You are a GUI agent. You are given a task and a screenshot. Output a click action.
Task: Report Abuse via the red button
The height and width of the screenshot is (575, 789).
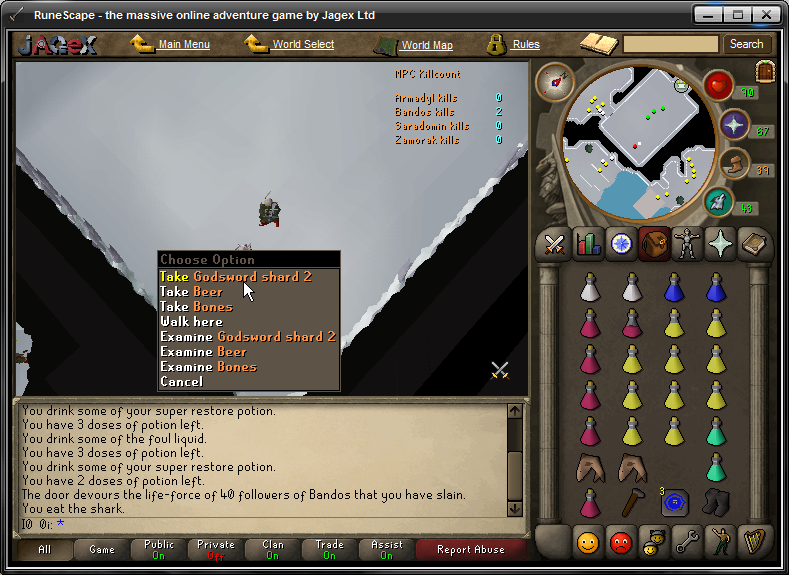pyautogui.click(x=472, y=549)
